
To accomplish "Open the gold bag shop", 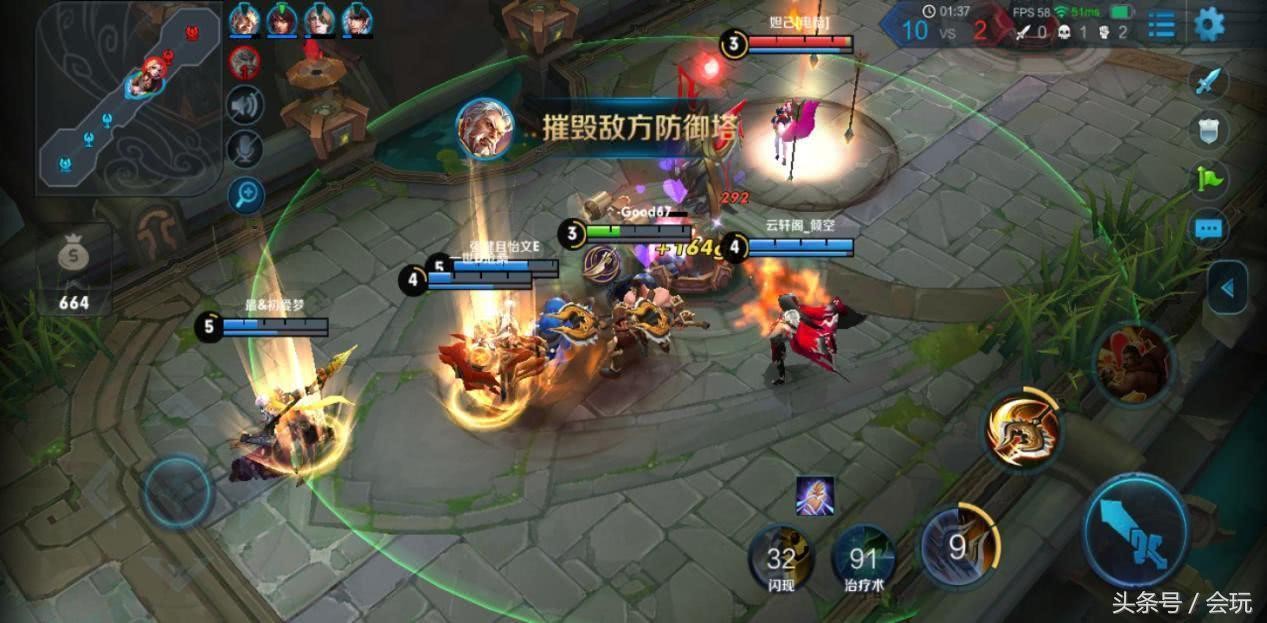I will [x=73, y=257].
